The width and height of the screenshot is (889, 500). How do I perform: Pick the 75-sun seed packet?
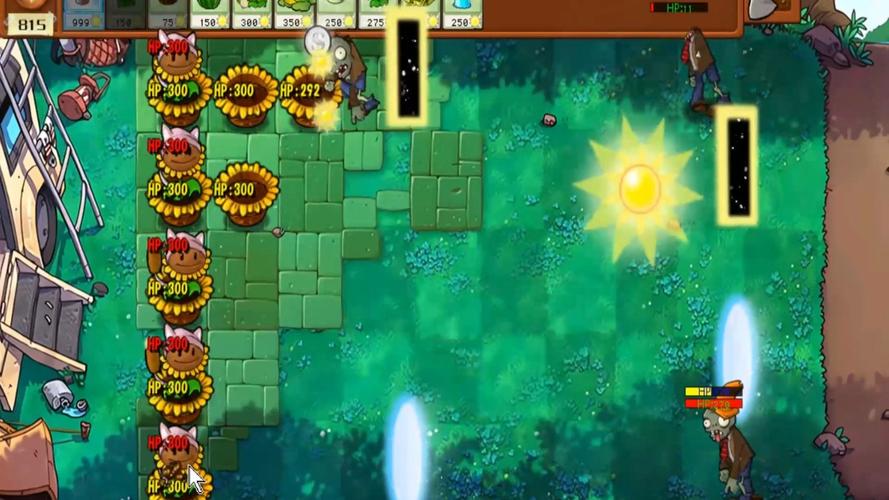coord(169,13)
